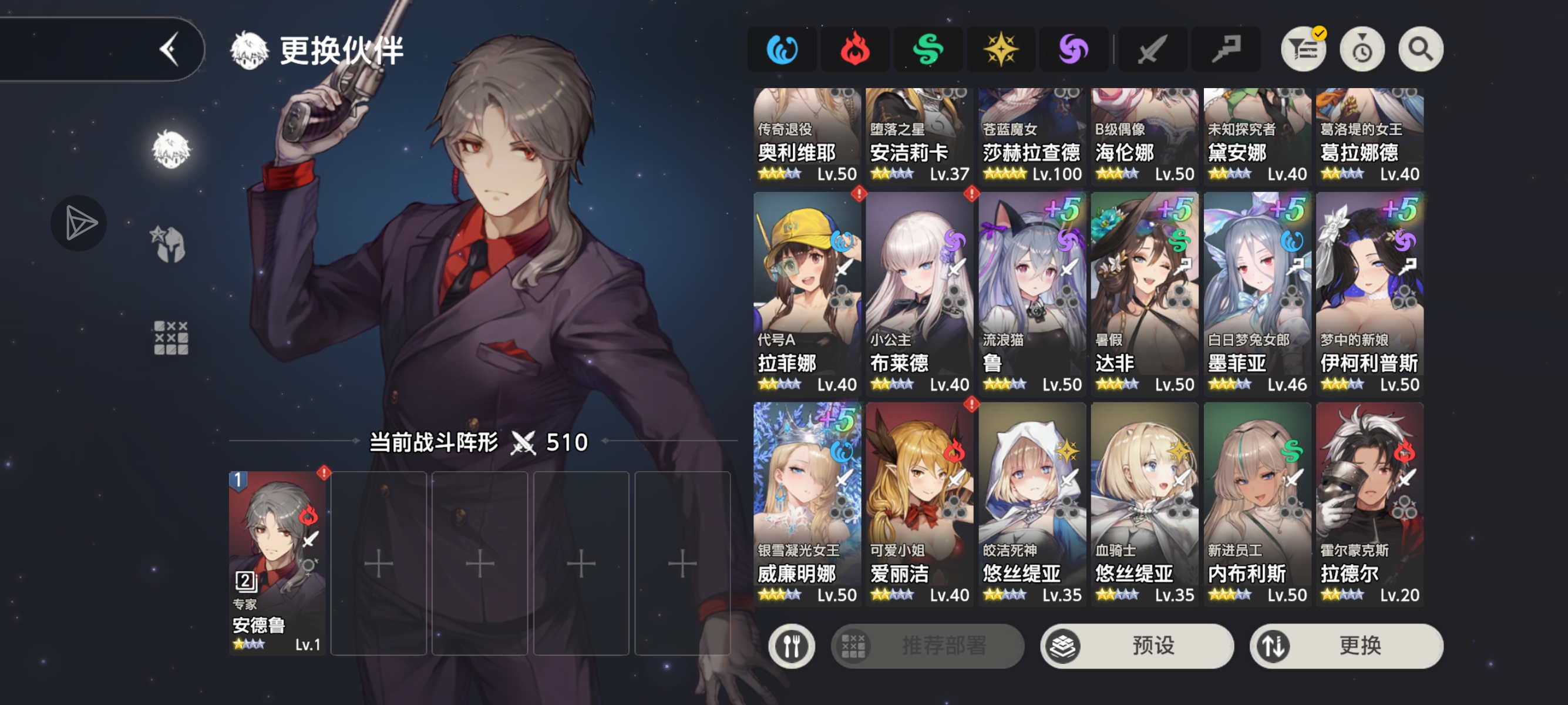Filter partners by green wind element
This screenshot has height=705, width=1568.
928,49
